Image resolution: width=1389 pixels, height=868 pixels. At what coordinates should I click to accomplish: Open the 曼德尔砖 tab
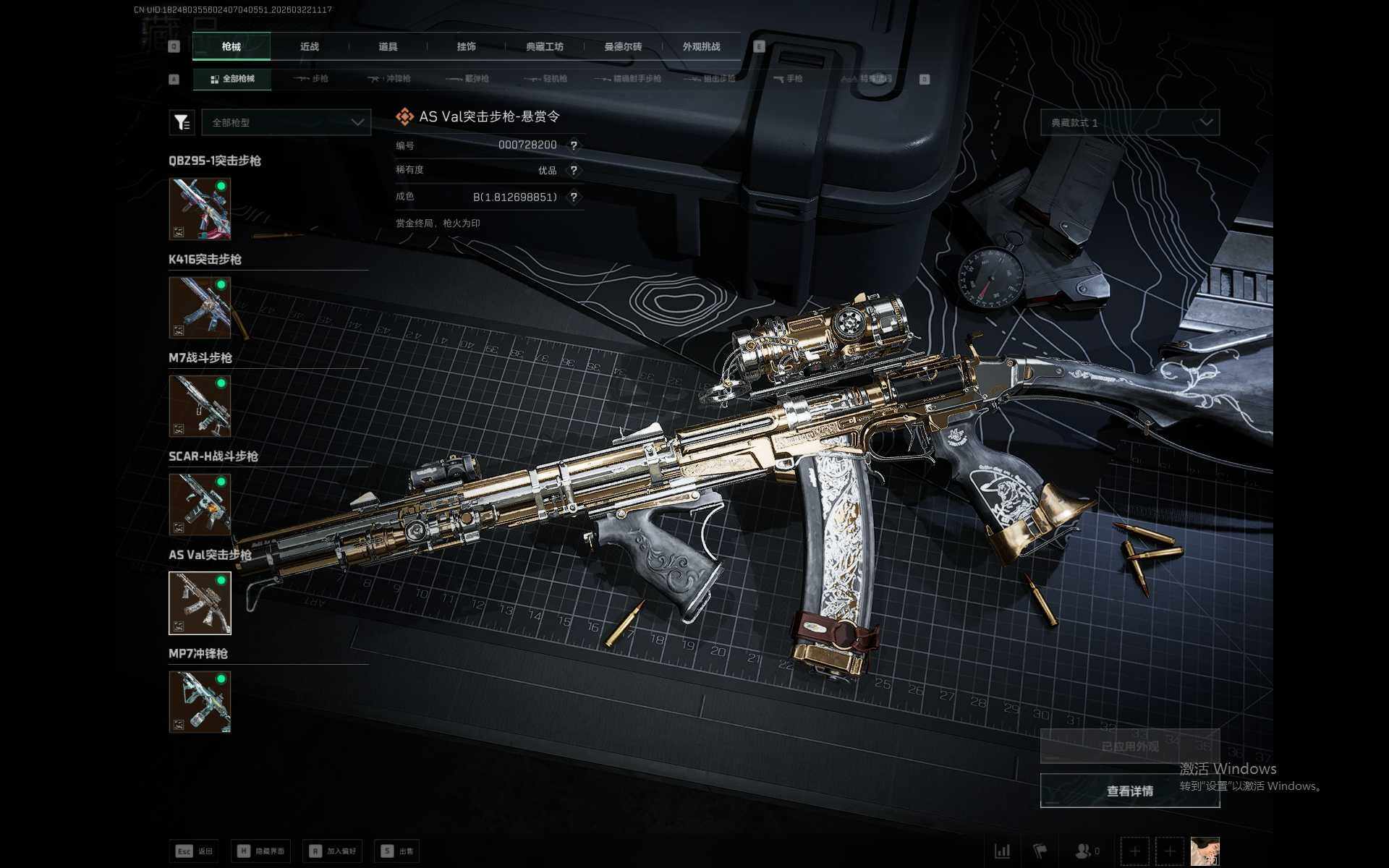pyautogui.click(x=623, y=46)
